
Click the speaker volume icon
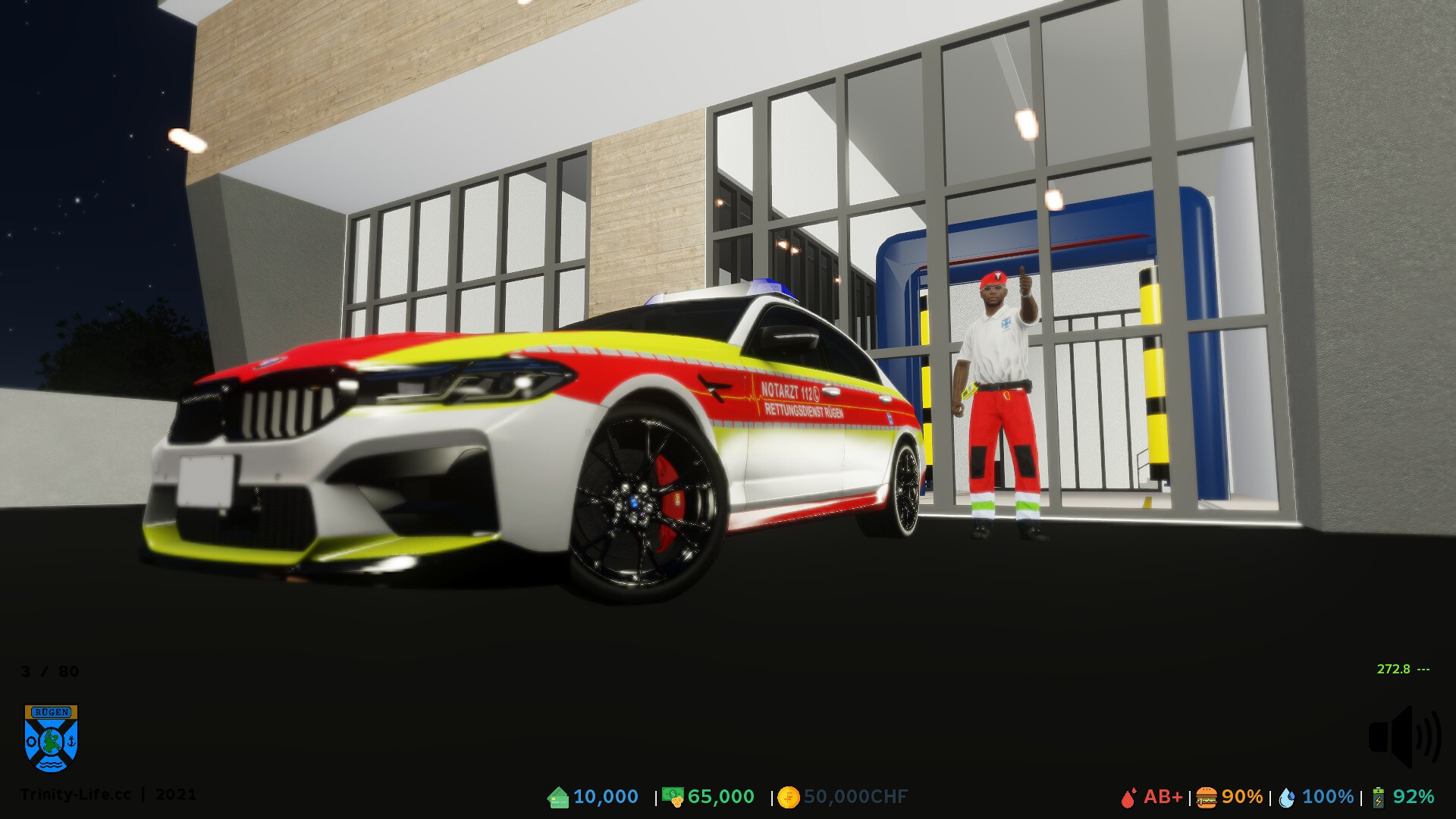(x=1404, y=736)
